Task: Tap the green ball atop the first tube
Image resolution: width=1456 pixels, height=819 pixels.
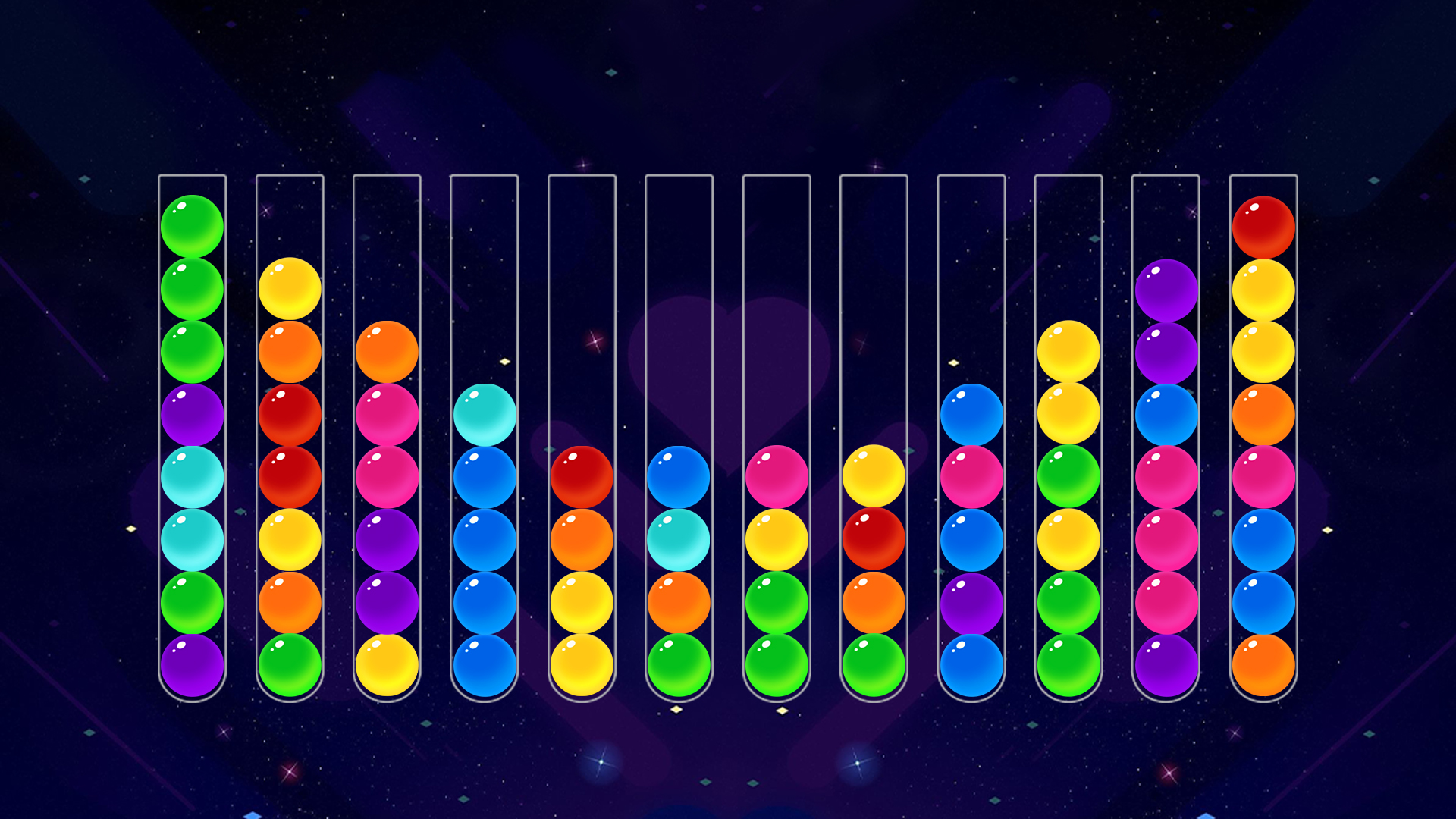Action: [x=192, y=224]
